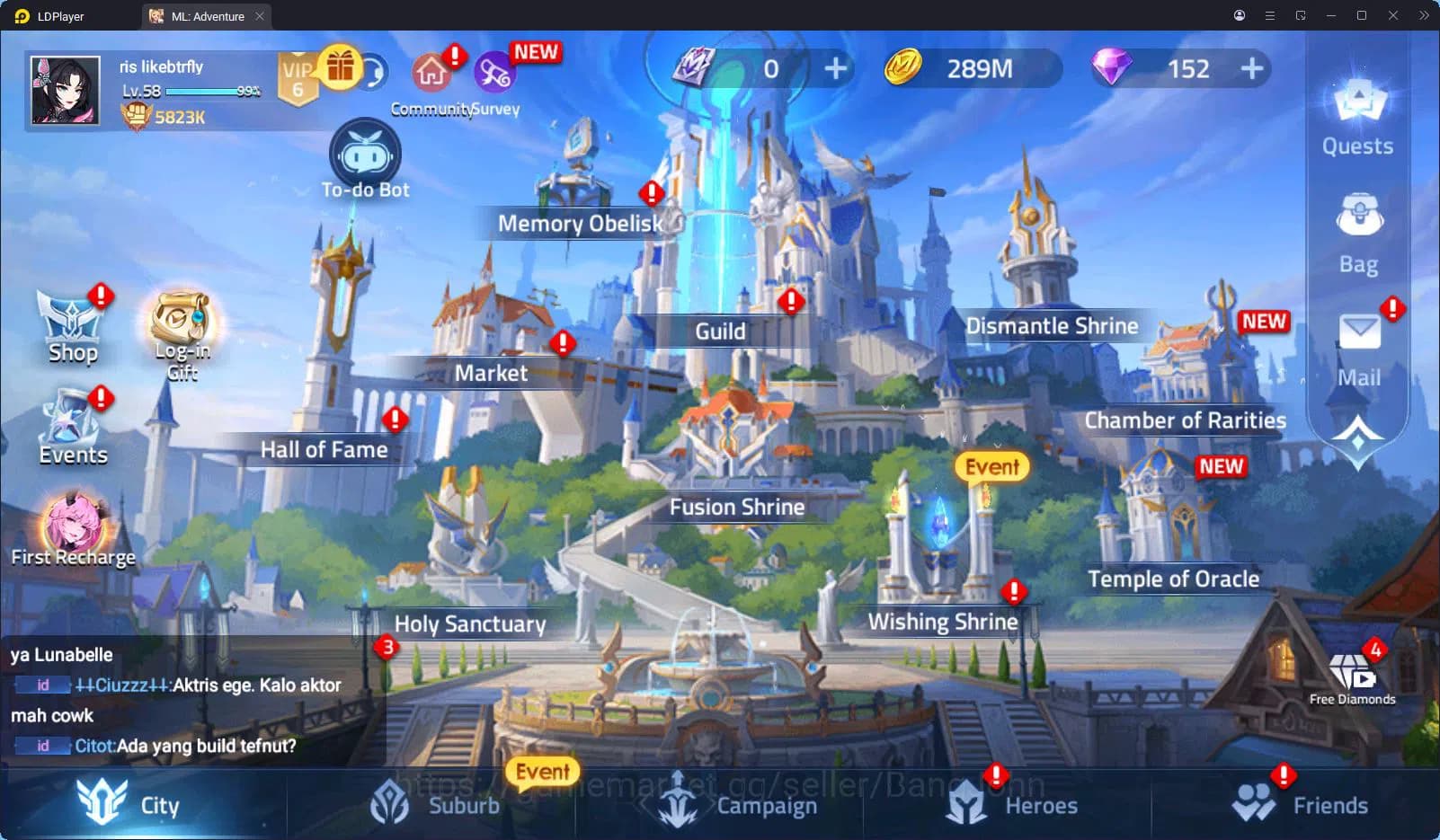This screenshot has width=1440, height=840.
Task: Open the LDPlayer menu
Action: point(1270,15)
